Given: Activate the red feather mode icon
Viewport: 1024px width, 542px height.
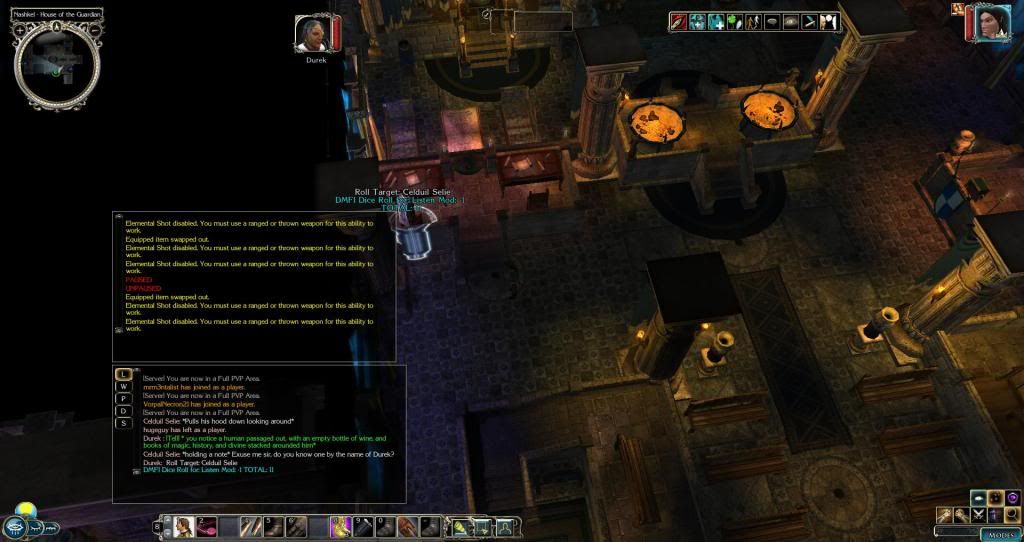Looking at the screenshot, I should click(x=678, y=22).
